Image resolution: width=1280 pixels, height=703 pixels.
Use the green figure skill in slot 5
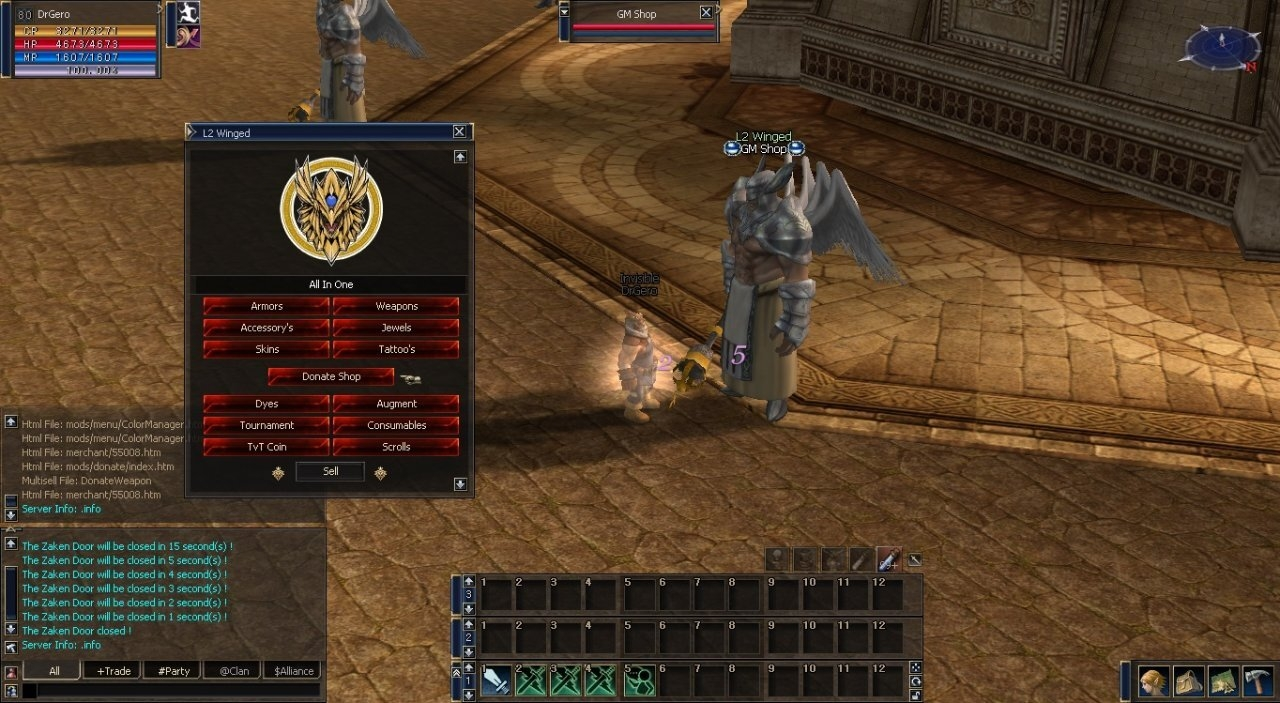640,681
